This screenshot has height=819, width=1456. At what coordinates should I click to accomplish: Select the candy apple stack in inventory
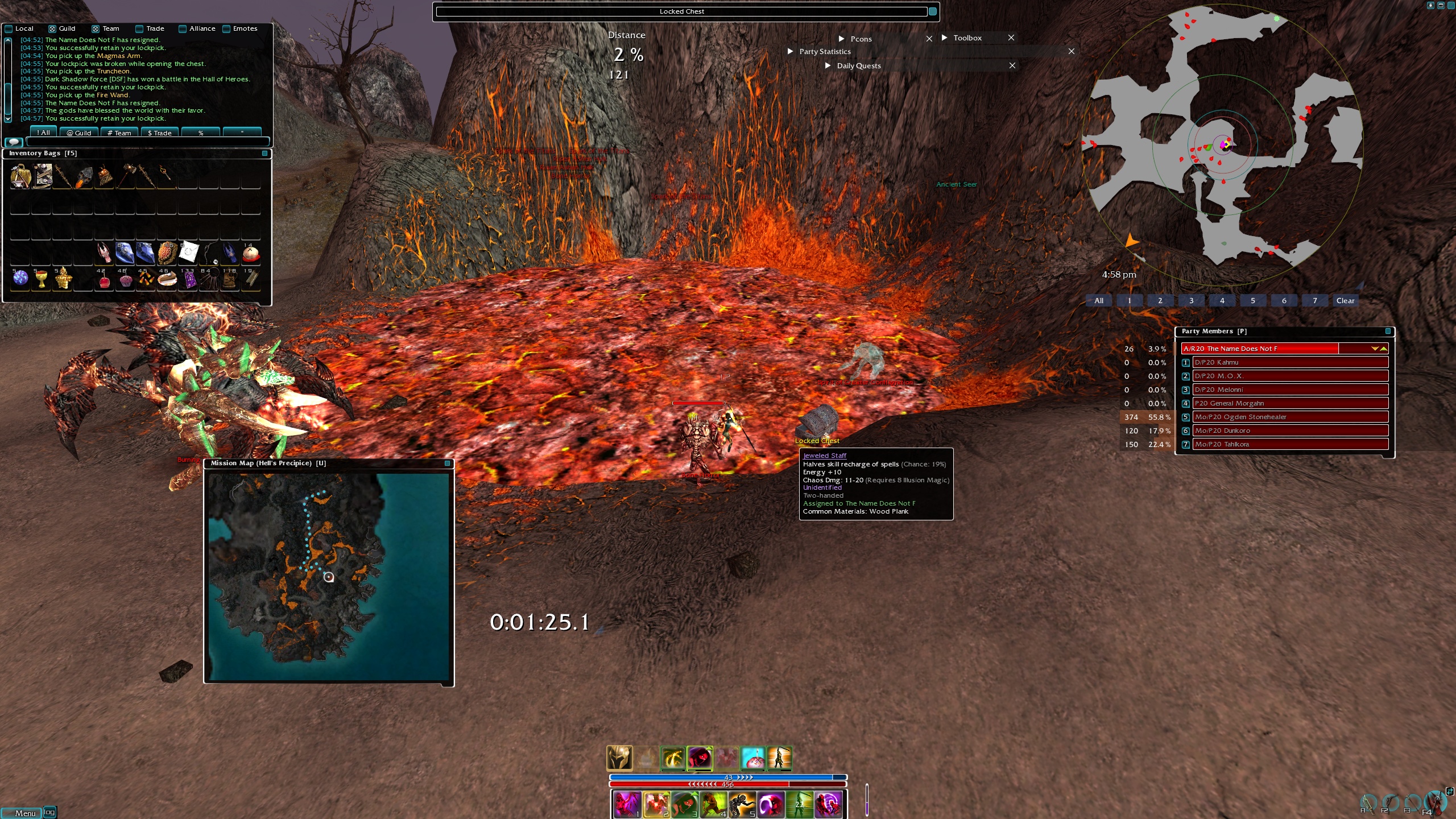(x=104, y=279)
